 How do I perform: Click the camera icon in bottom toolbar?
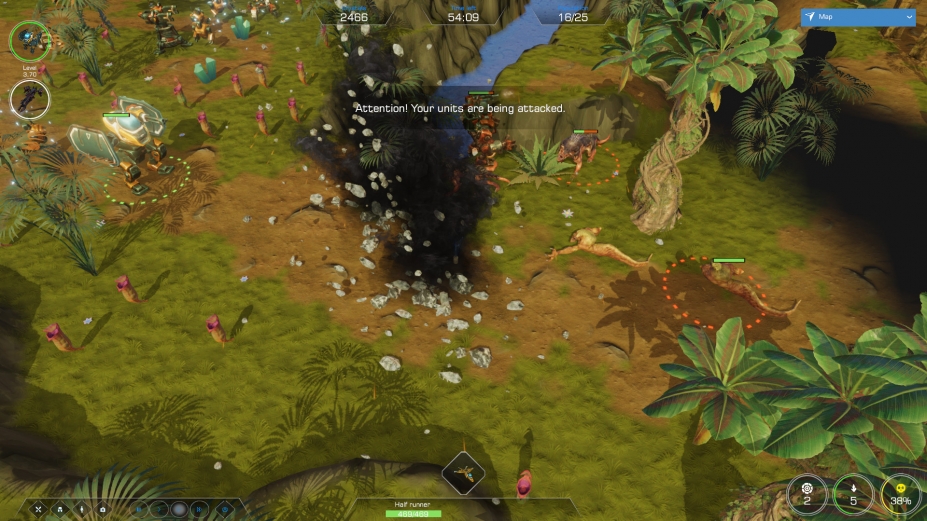tap(103, 509)
